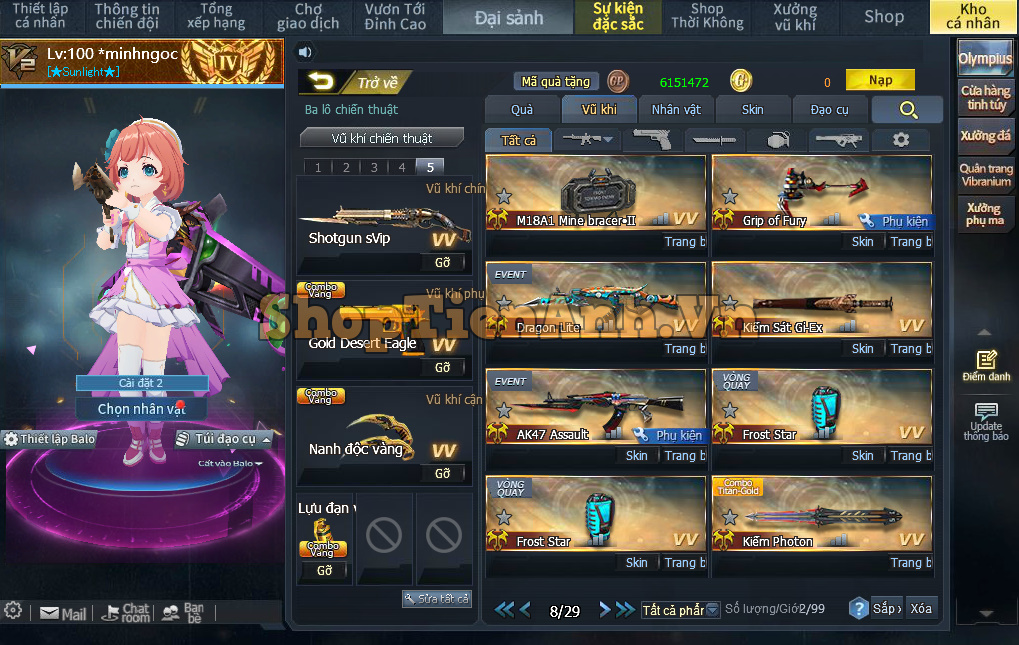
Task: Select tactical backpack slot 3
Action: coord(374,167)
